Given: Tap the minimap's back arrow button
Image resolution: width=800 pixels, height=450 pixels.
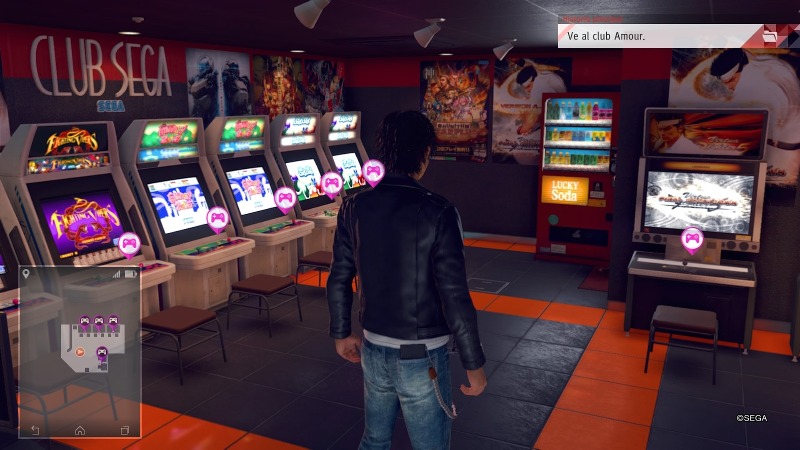Looking at the screenshot, I should pos(35,429).
